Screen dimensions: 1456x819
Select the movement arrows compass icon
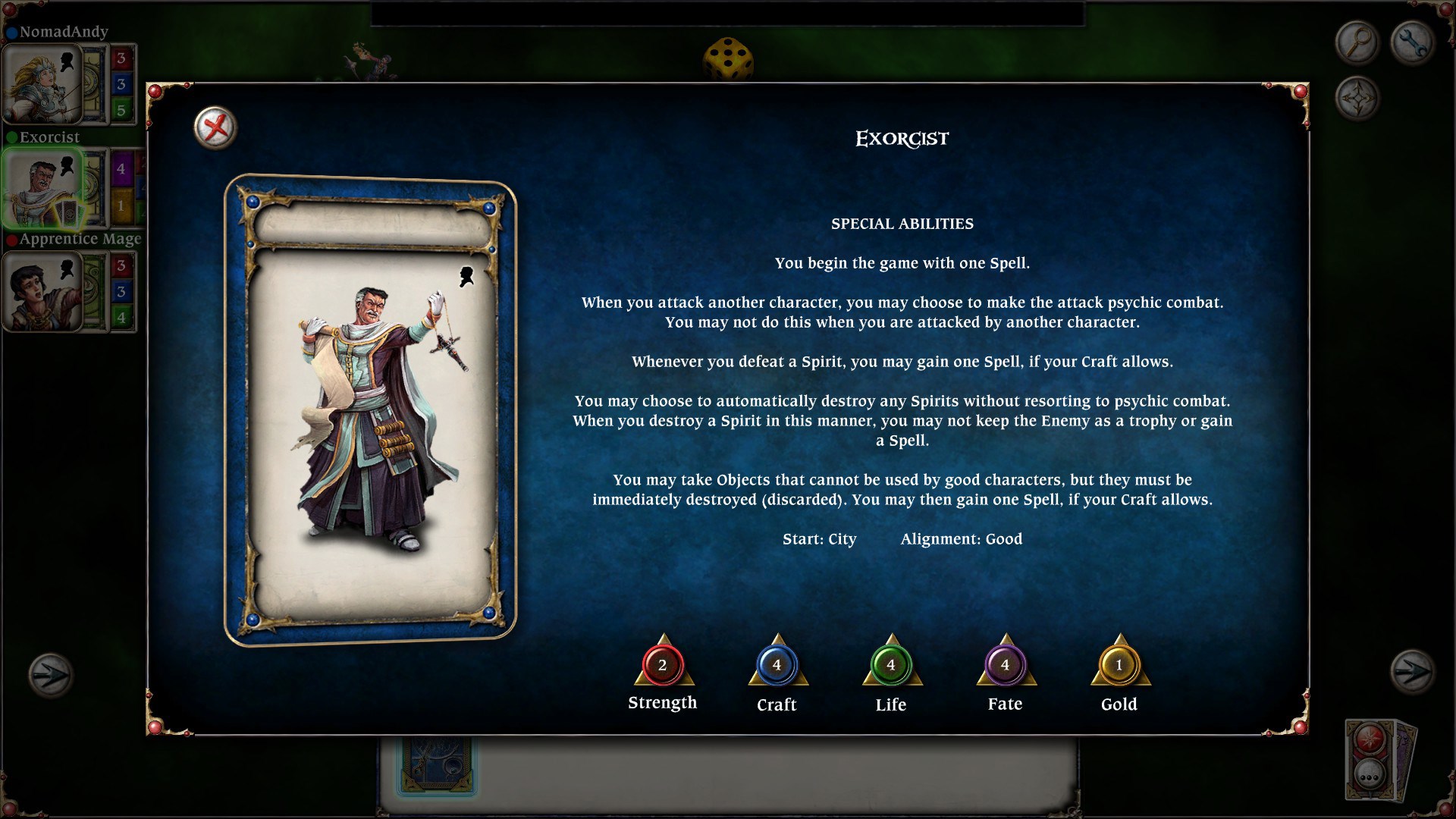pyautogui.click(x=1357, y=97)
